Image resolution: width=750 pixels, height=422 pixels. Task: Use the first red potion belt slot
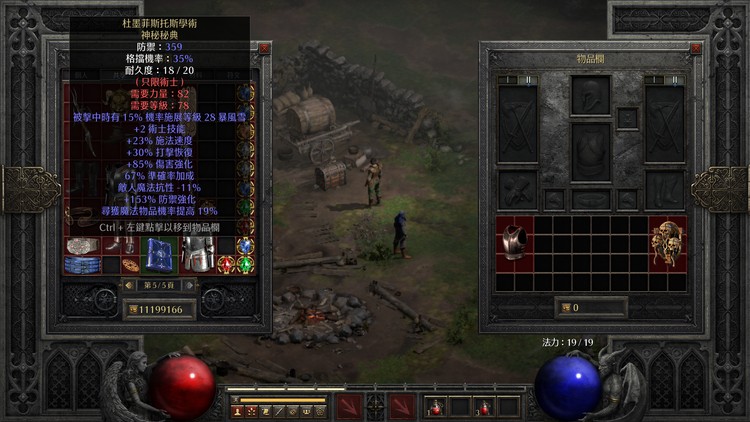(x=434, y=407)
